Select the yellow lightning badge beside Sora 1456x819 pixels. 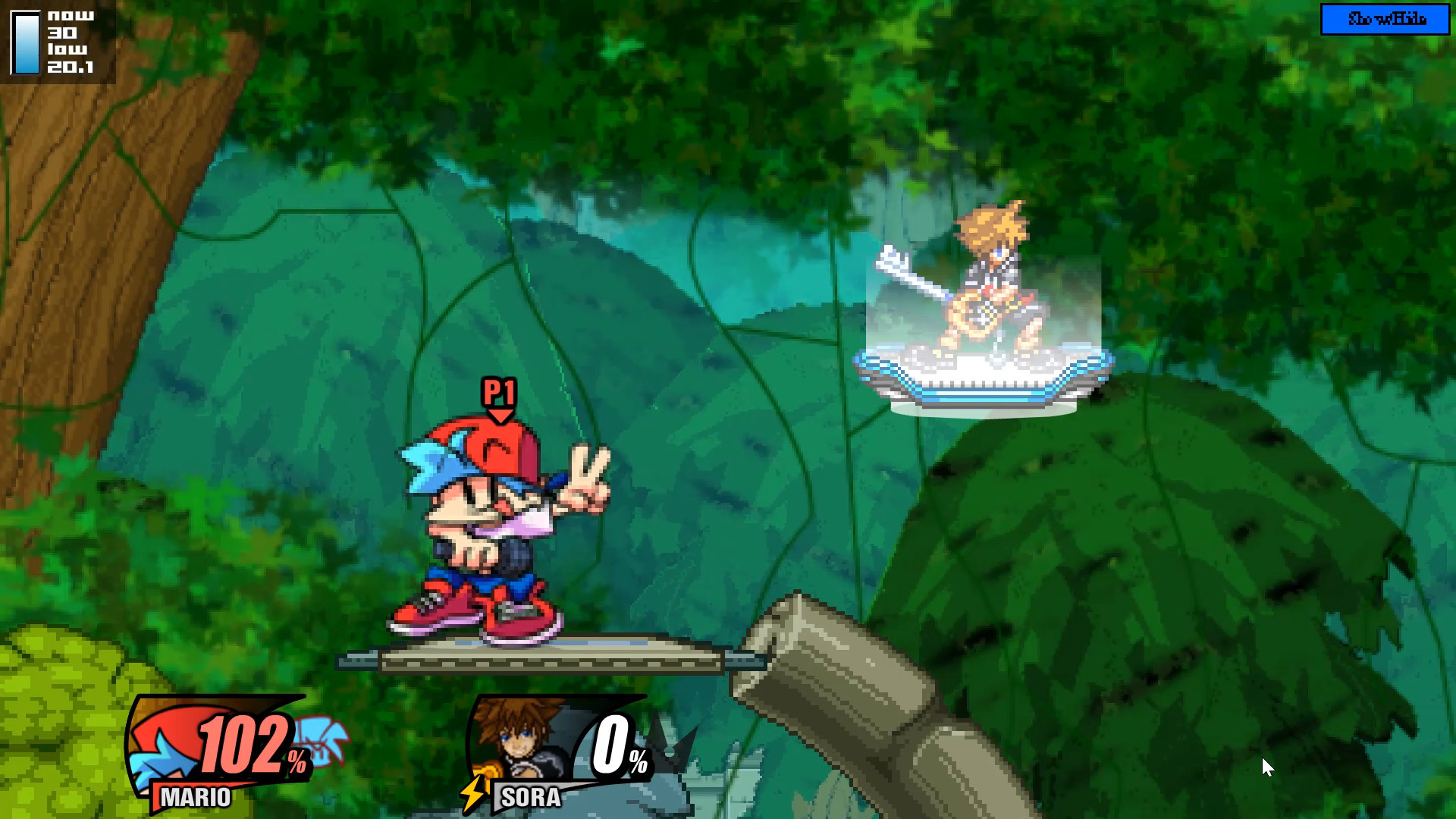point(472,792)
